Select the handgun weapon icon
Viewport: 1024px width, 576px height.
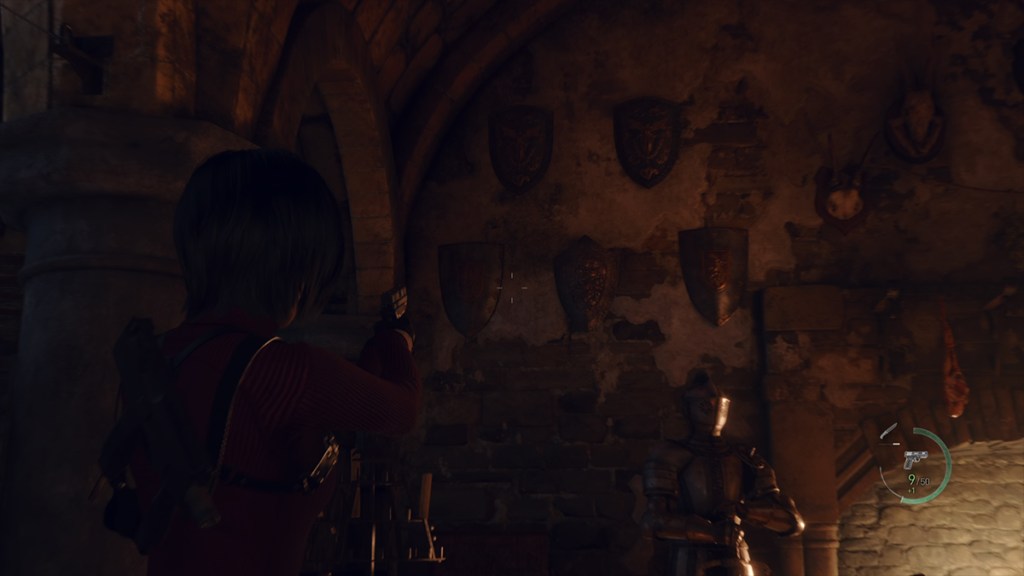(x=915, y=459)
